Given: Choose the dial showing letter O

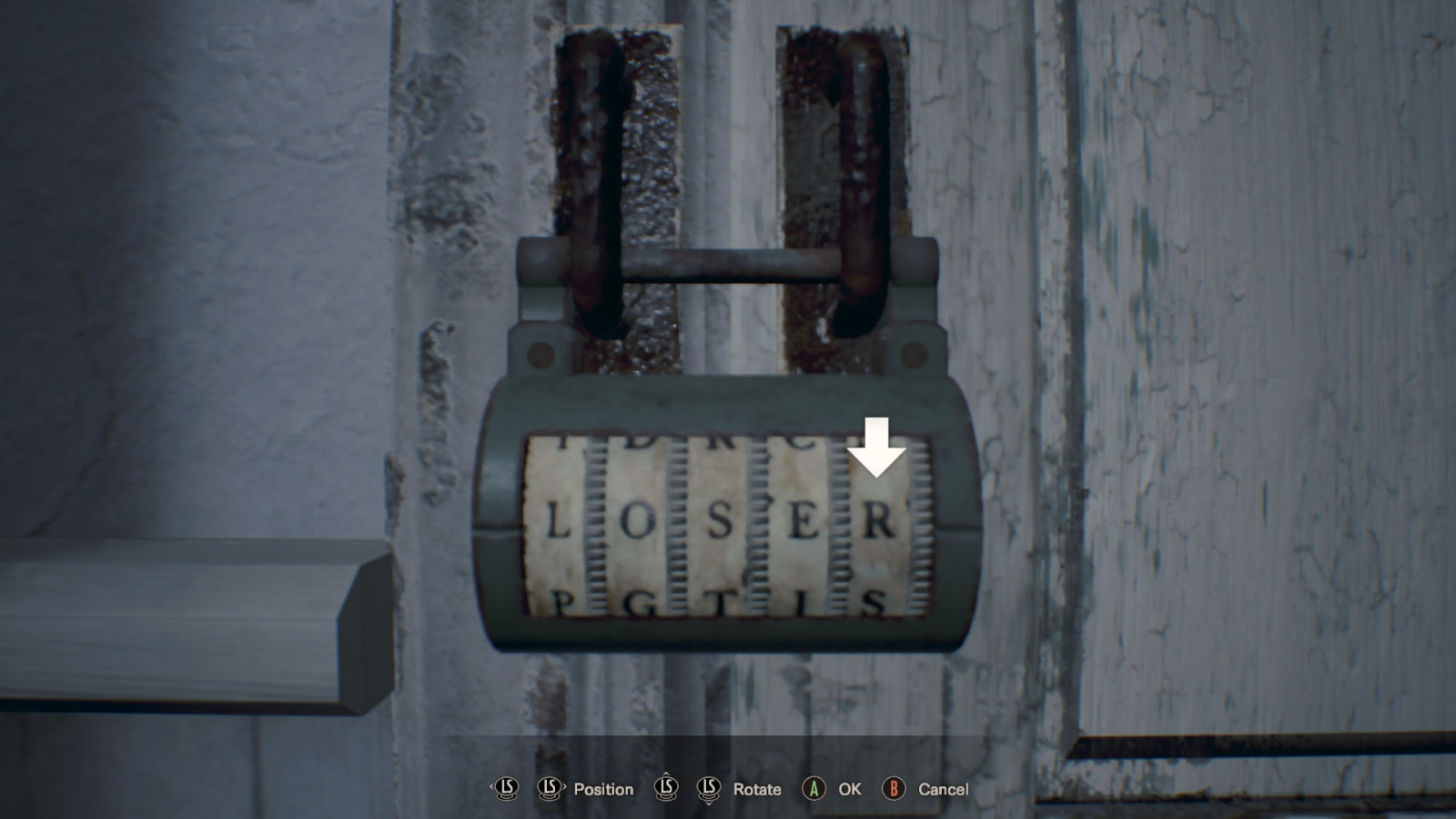Looking at the screenshot, I should click(x=637, y=522).
